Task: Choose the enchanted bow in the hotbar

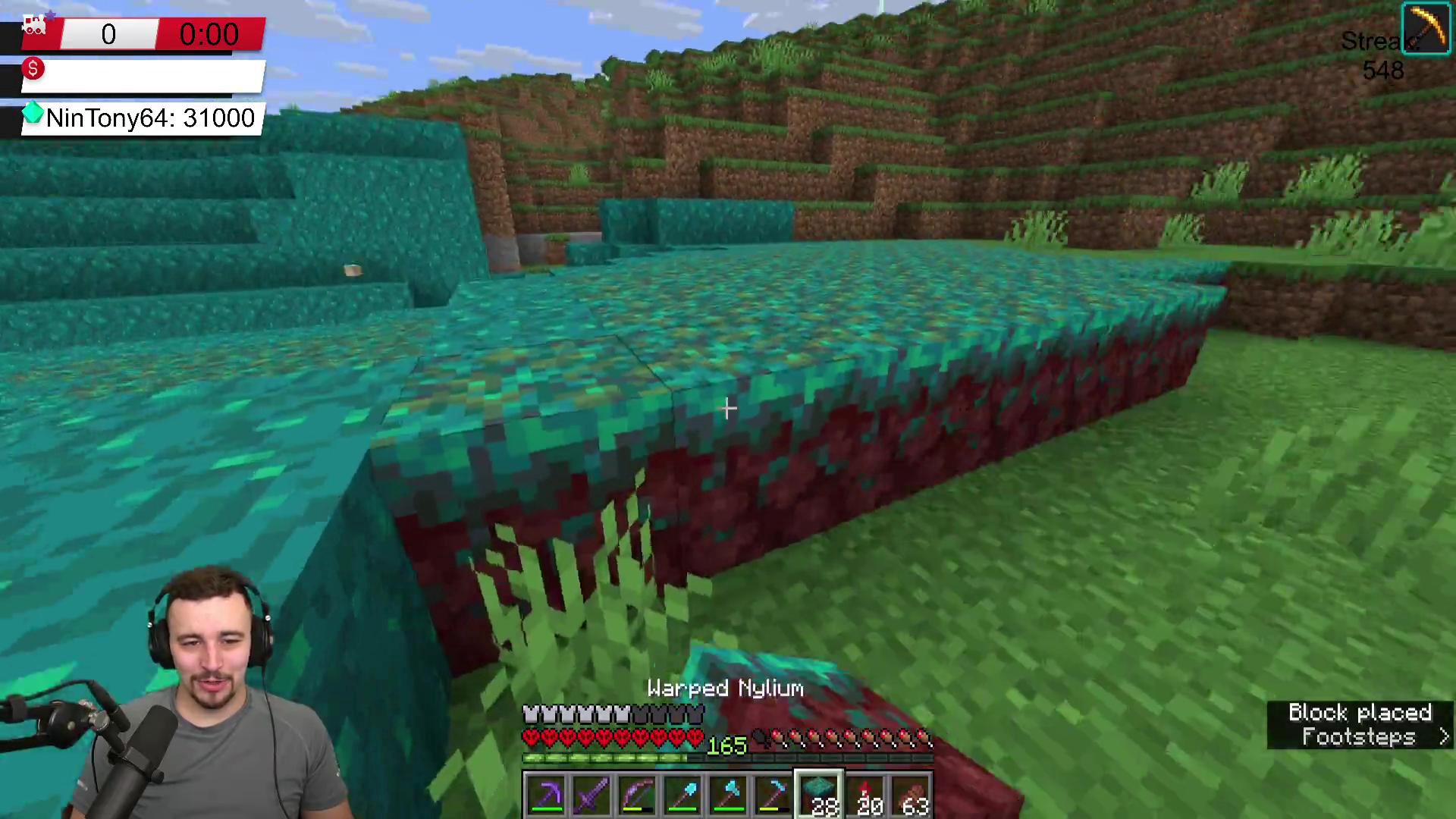Action: click(x=637, y=795)
